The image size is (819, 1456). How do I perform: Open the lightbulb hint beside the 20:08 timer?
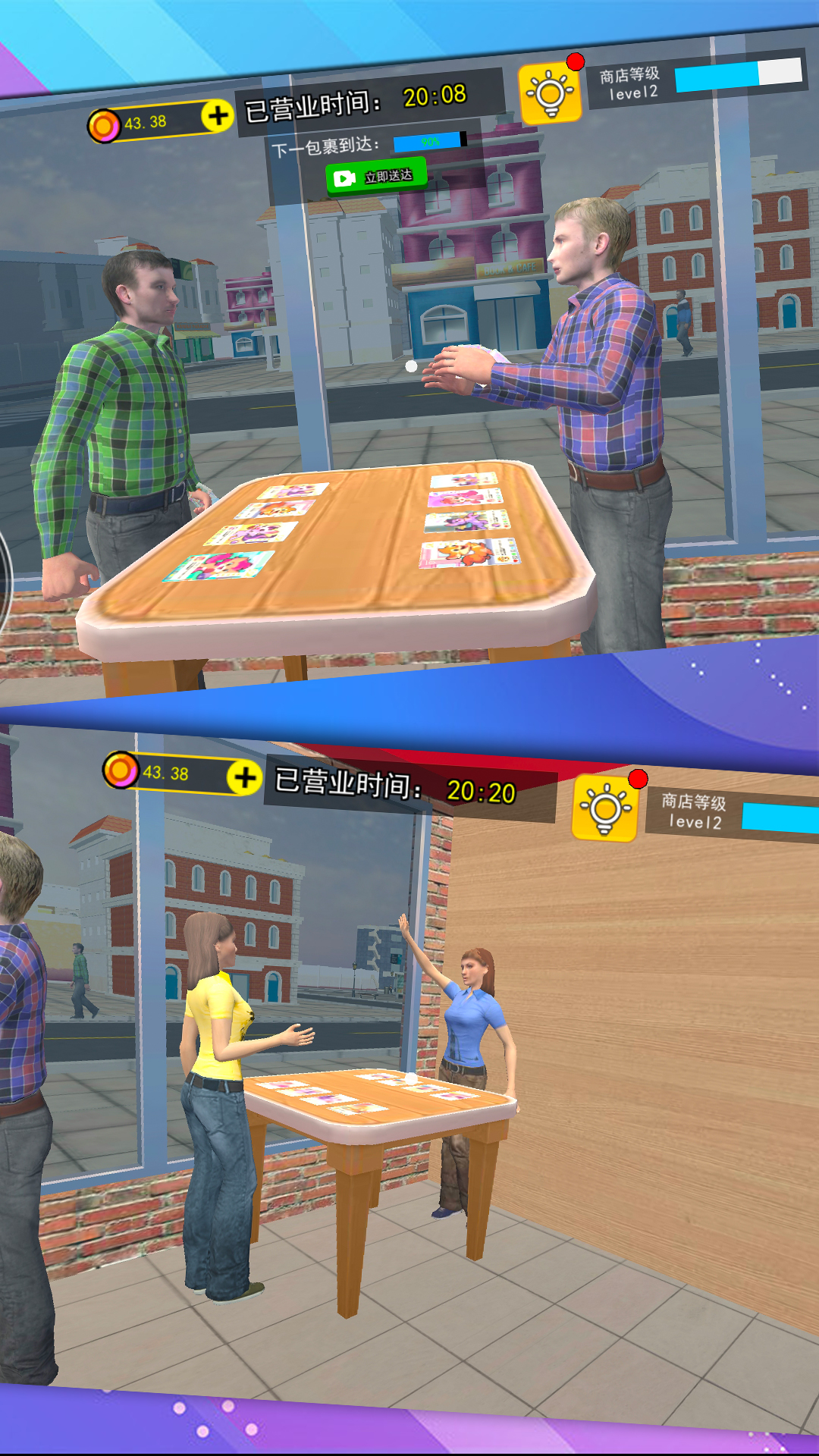(550, 94)
